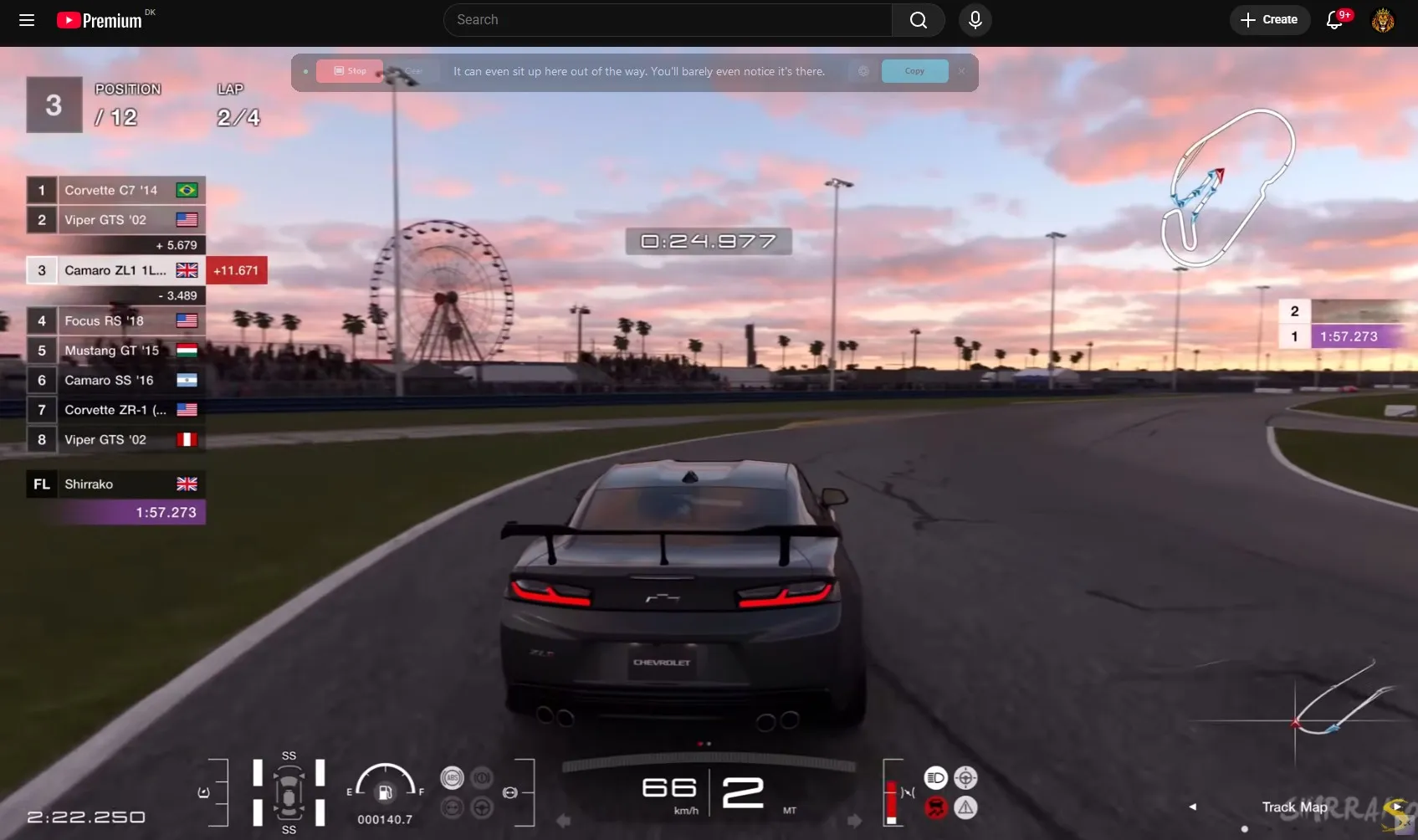Click the voice search microphone icon
Viewport: 1418px width, 840px height.
pyautogui.click(x=974, y=20)
